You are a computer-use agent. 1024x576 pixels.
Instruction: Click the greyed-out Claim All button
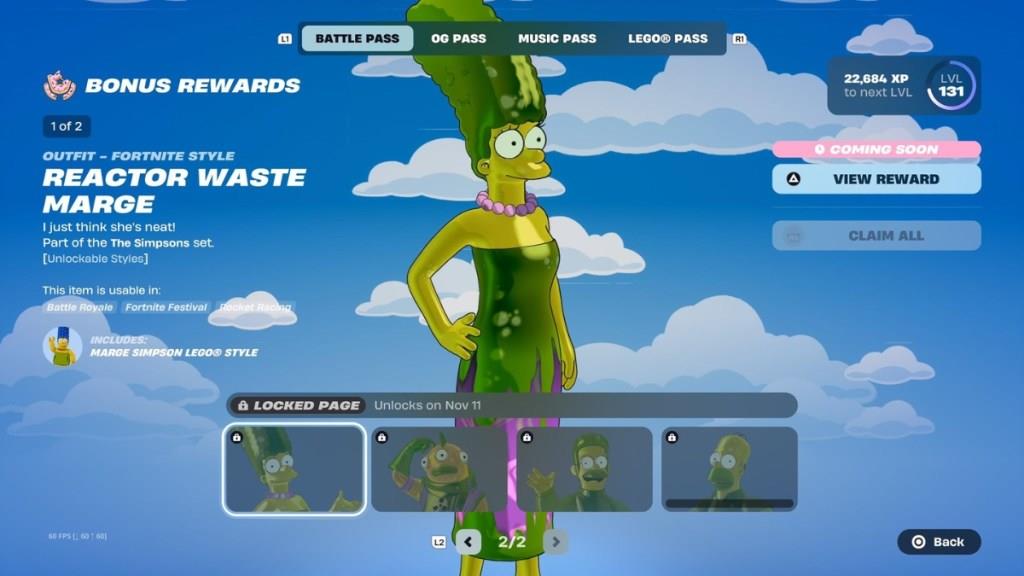pyautogui.click(x=876, y=236)
